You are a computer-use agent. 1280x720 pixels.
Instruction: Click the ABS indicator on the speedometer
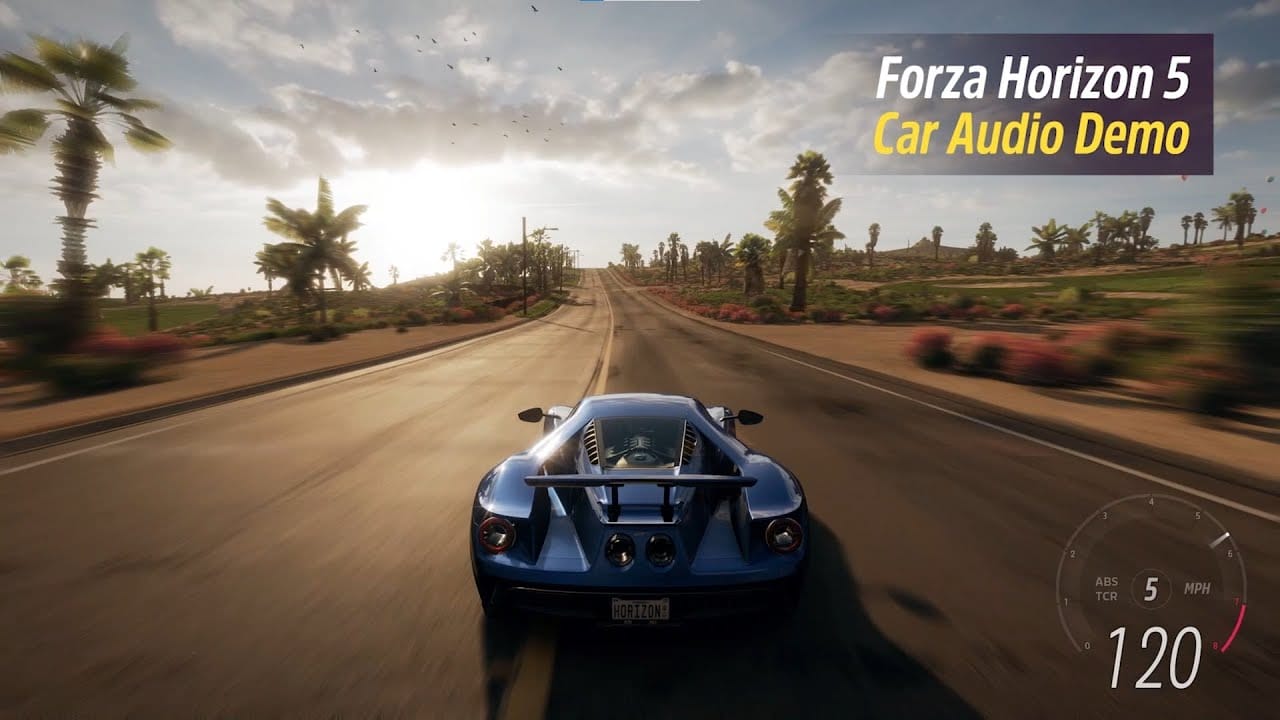point(1107,581)
